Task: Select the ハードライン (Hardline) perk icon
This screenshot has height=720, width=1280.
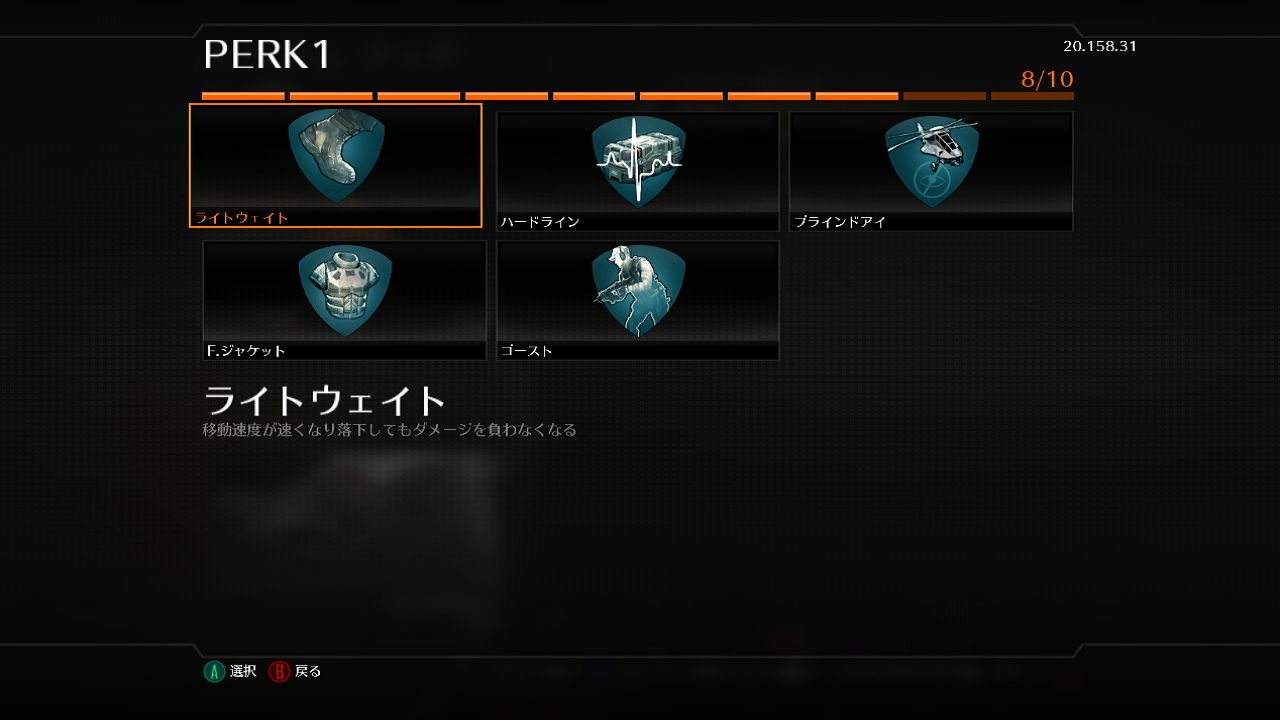Action: tap(637, 160)
